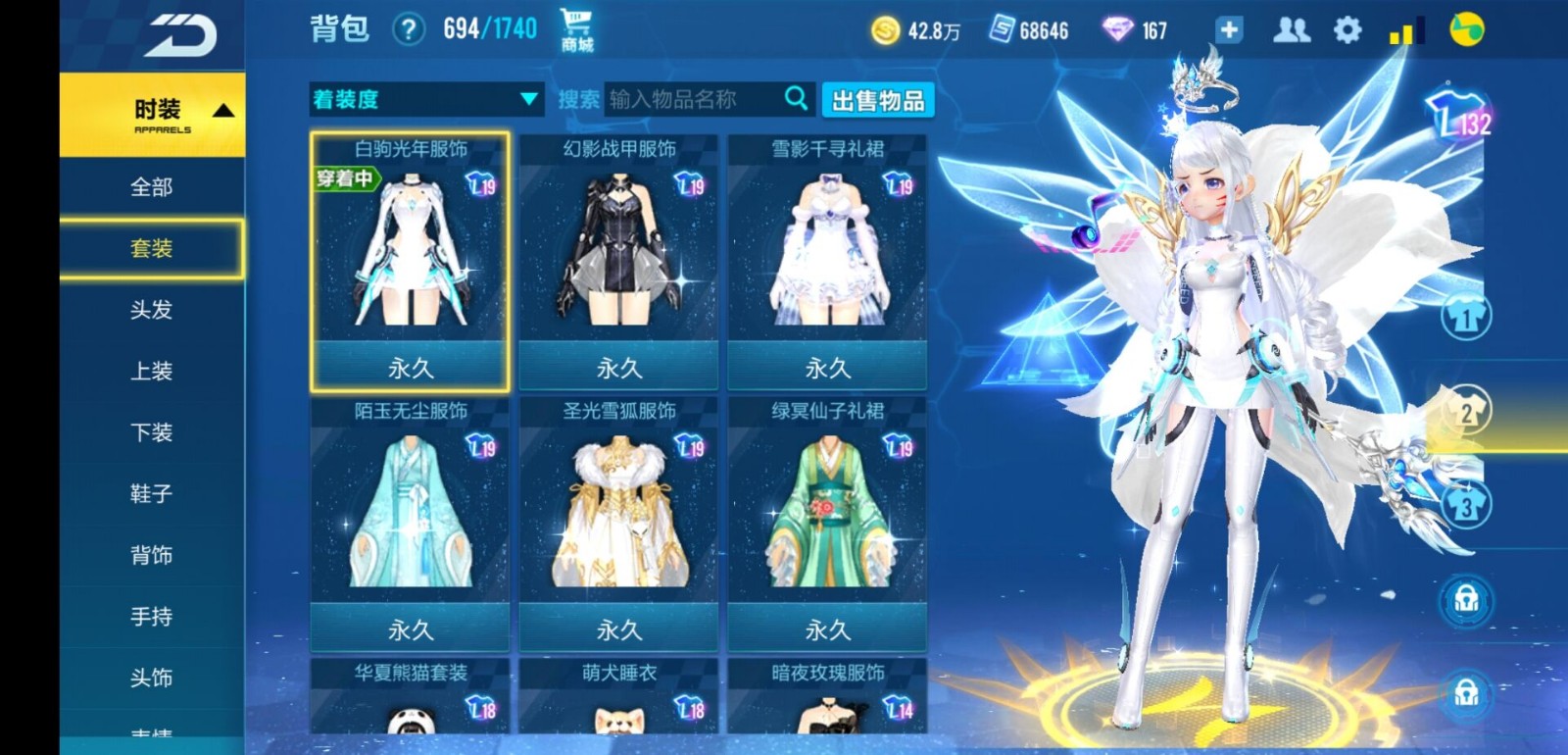Open the 商城 shop cart
This screenshot has height=755, width=1568.
tap(576, 29)
